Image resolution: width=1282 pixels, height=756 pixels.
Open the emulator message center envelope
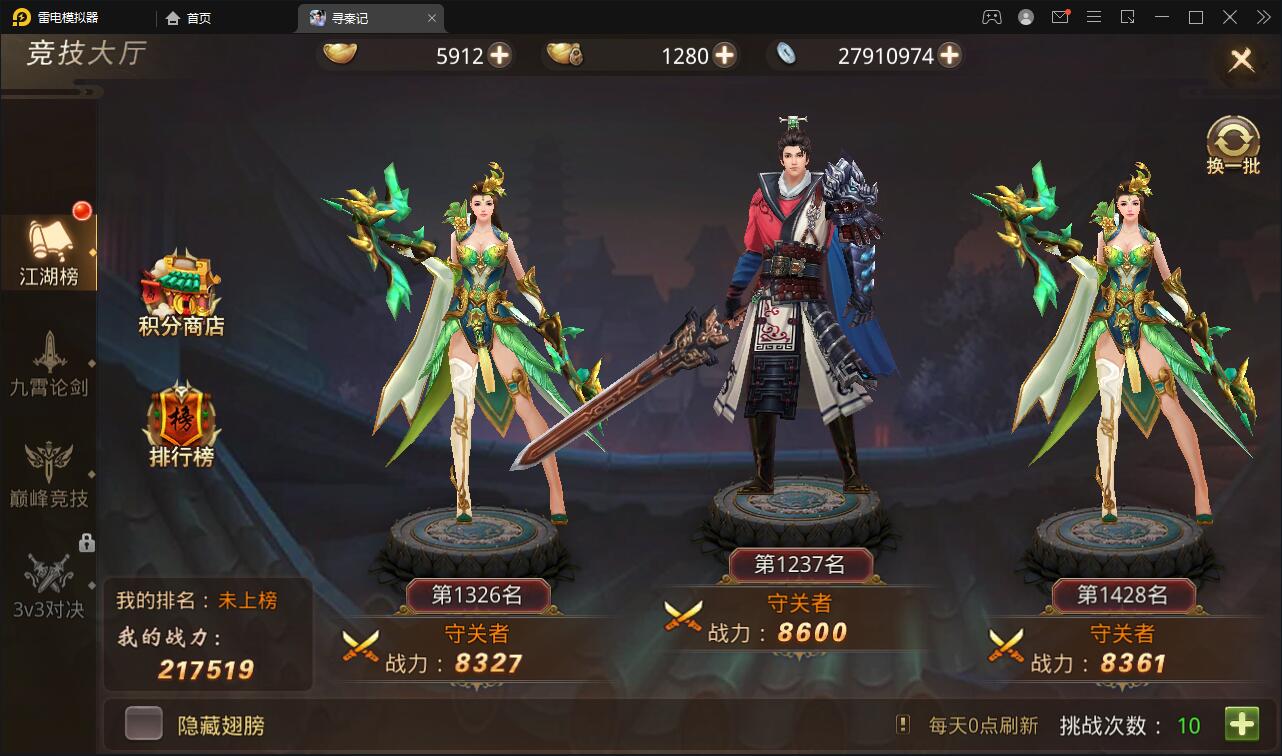[x=1061, y=17]
